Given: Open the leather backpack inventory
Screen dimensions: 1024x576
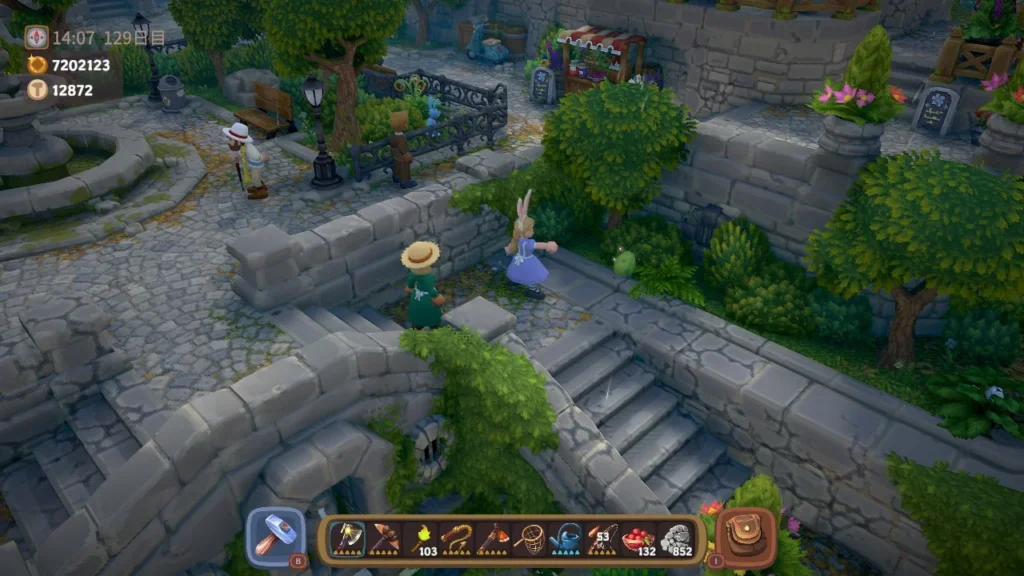Looking at the screenshot, I should (745, 536).
